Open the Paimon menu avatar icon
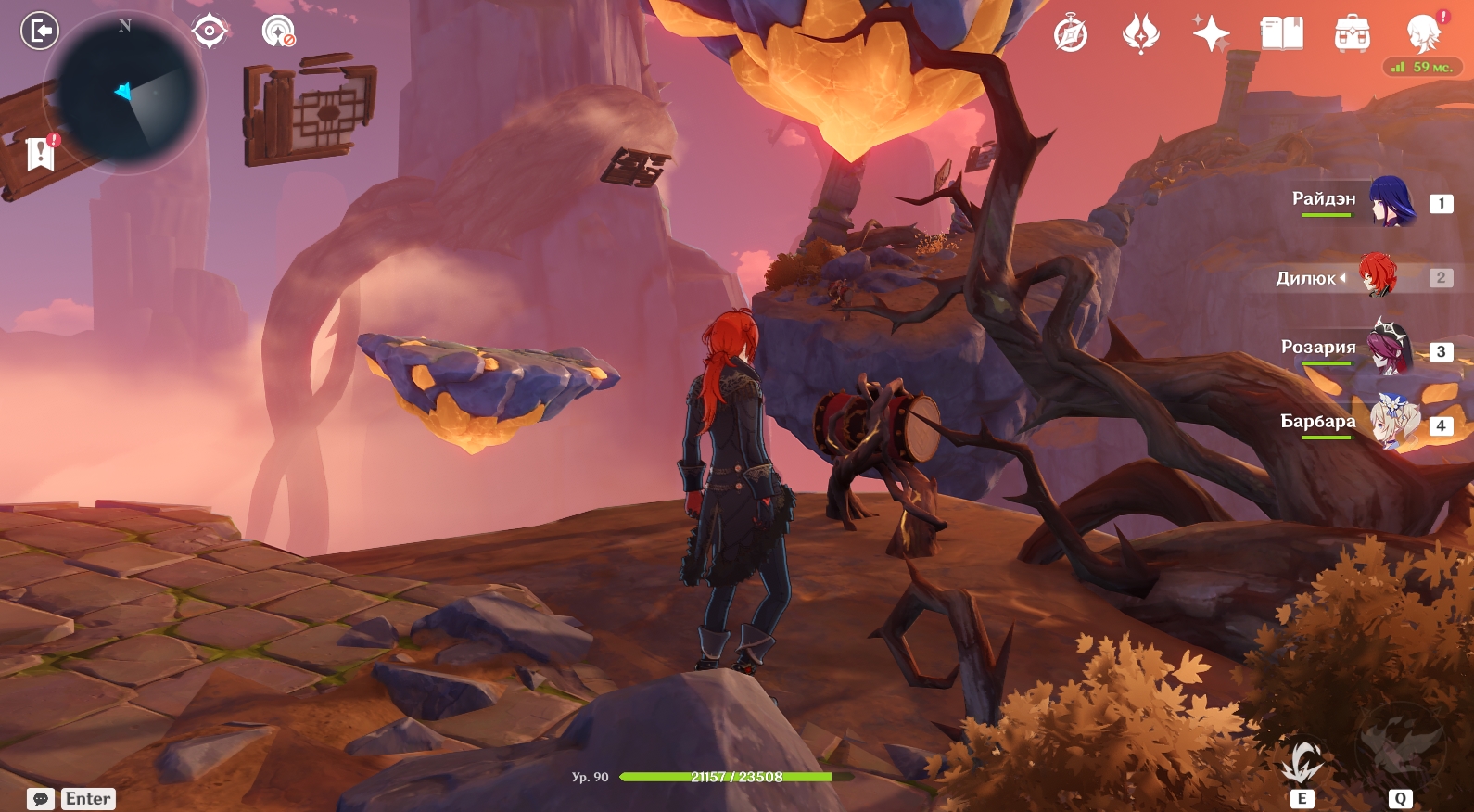The image size is (1474, 812). [x=1424, y=33]
